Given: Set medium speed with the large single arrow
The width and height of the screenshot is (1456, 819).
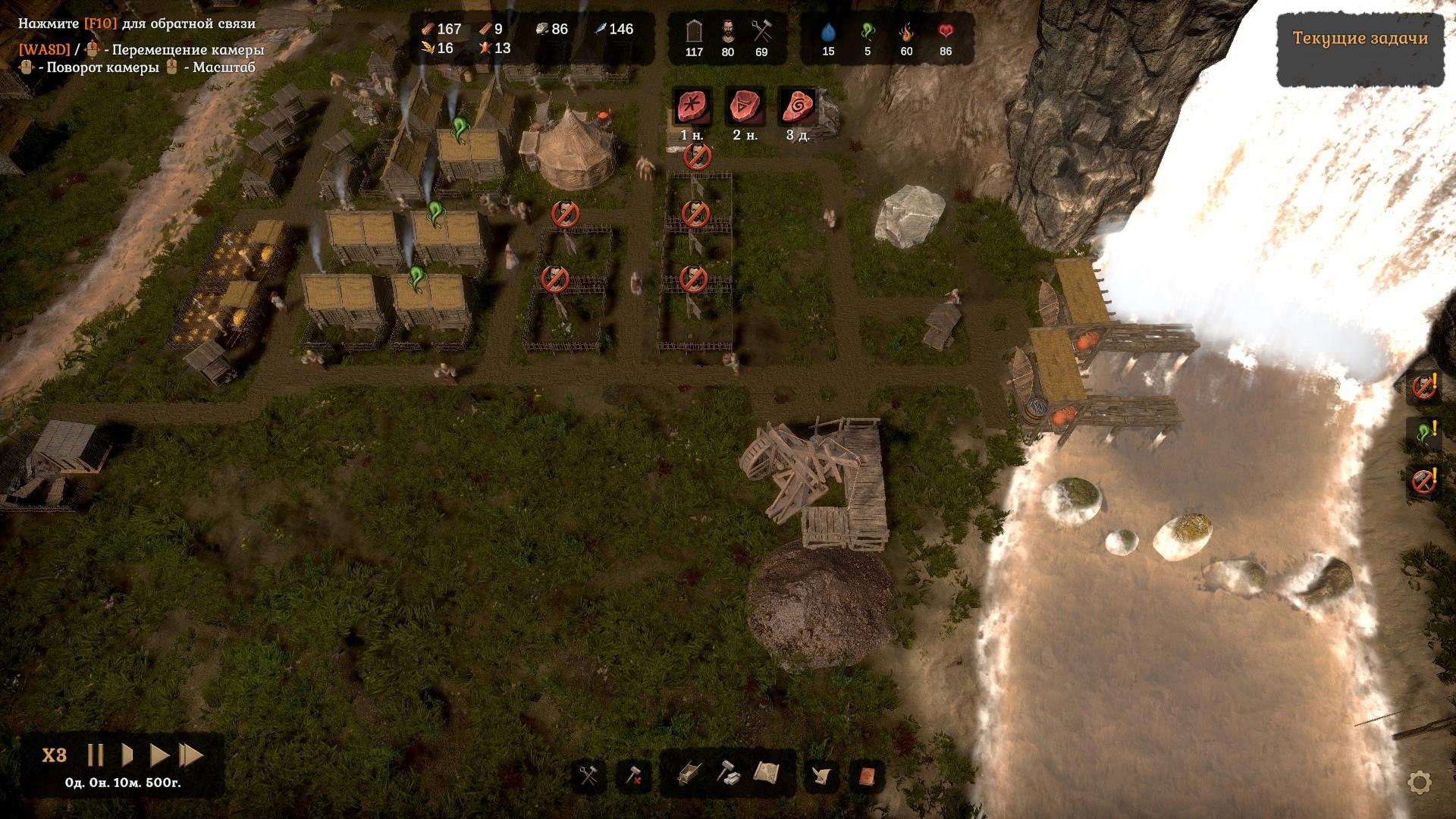Looking at the screenshot, I should (159, 755).
